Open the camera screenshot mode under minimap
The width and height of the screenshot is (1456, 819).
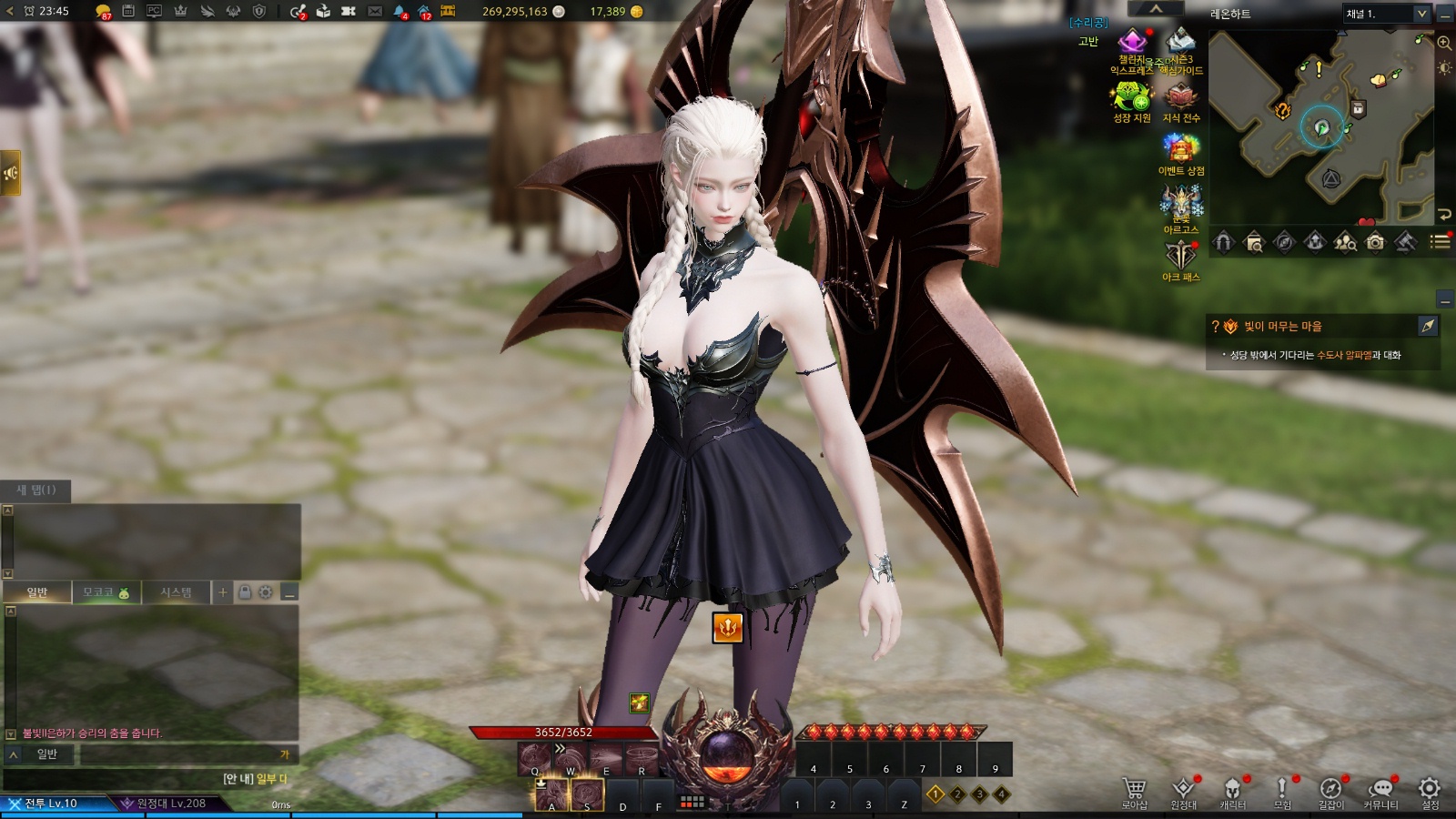click(x=1375, y=242)
